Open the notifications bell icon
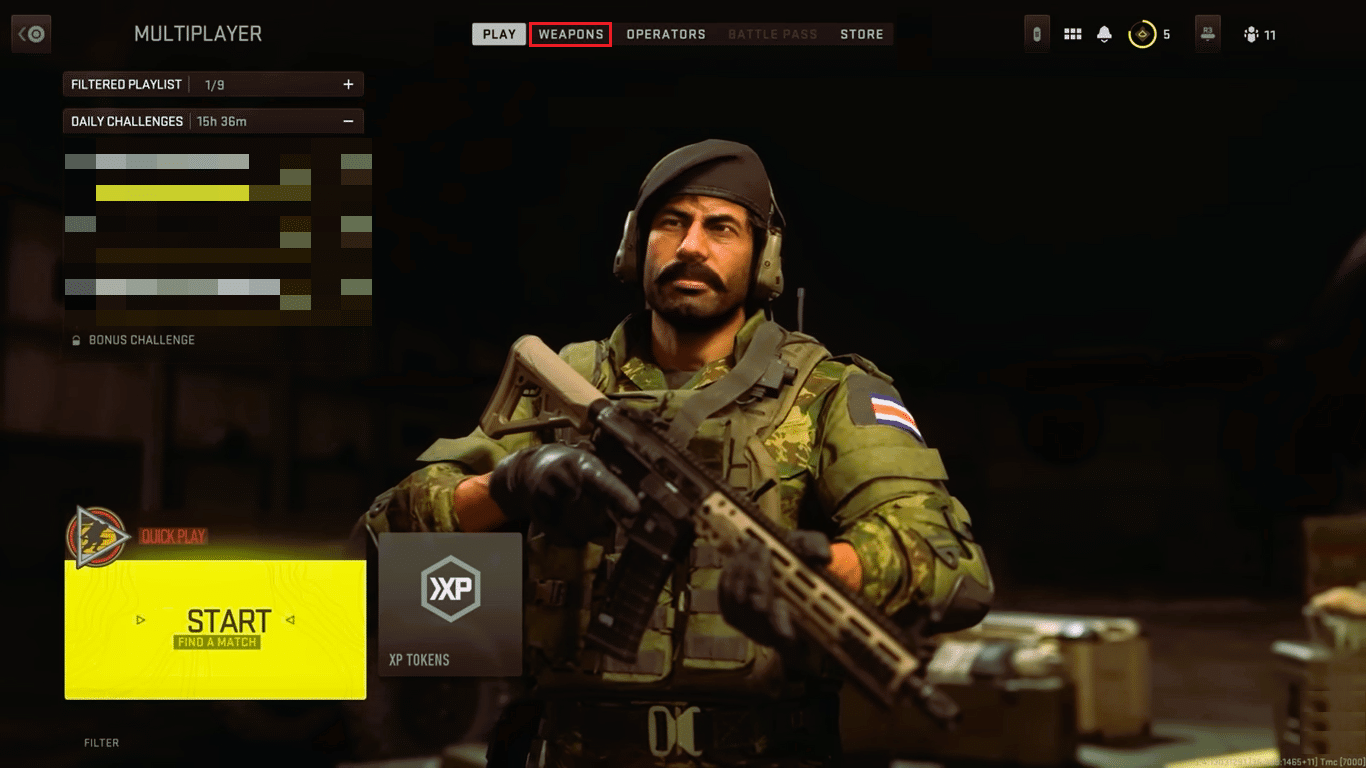Viewport: 1366px width, 768px height. [1103, 34]
